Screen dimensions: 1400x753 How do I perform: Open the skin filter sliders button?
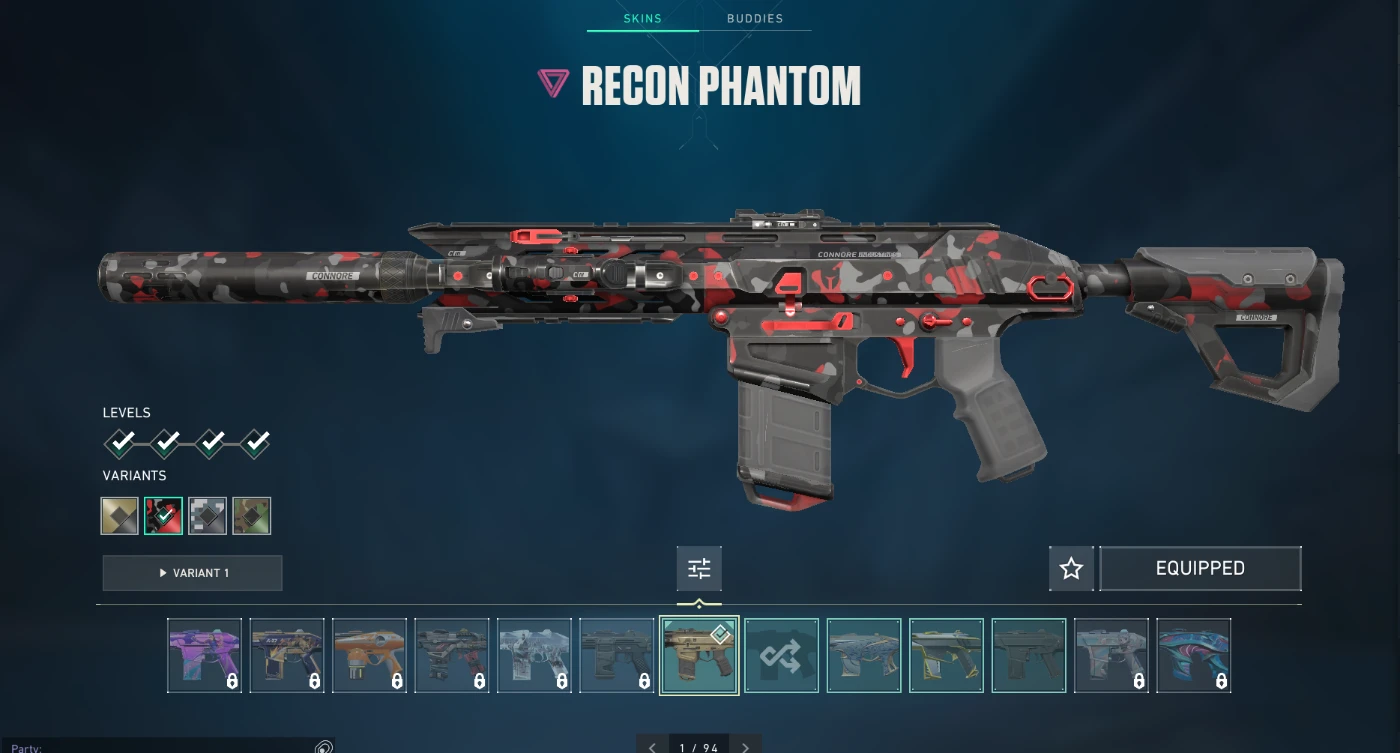tap(699, 569)
